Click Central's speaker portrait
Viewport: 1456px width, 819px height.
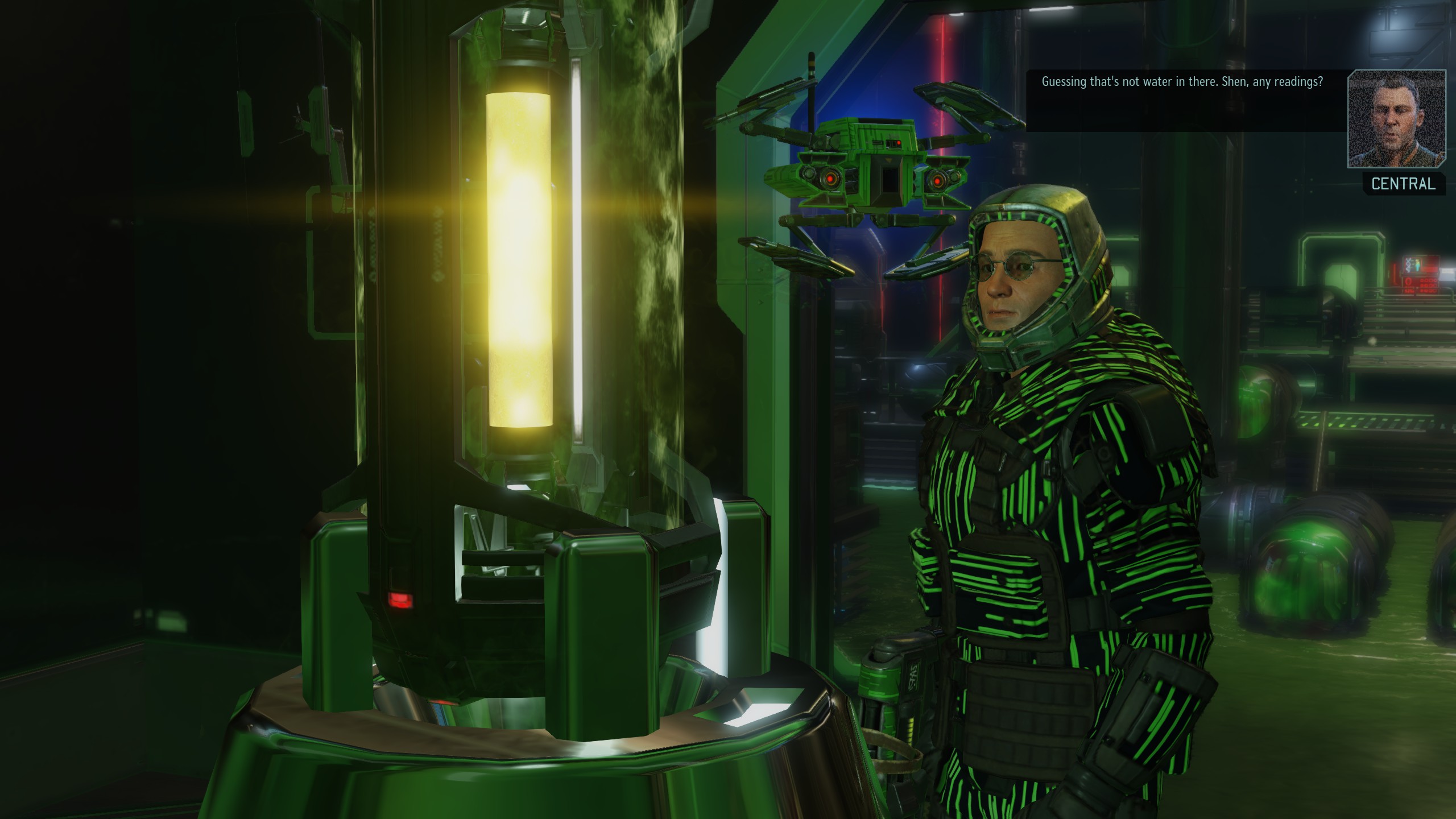tap(1396, 119)
